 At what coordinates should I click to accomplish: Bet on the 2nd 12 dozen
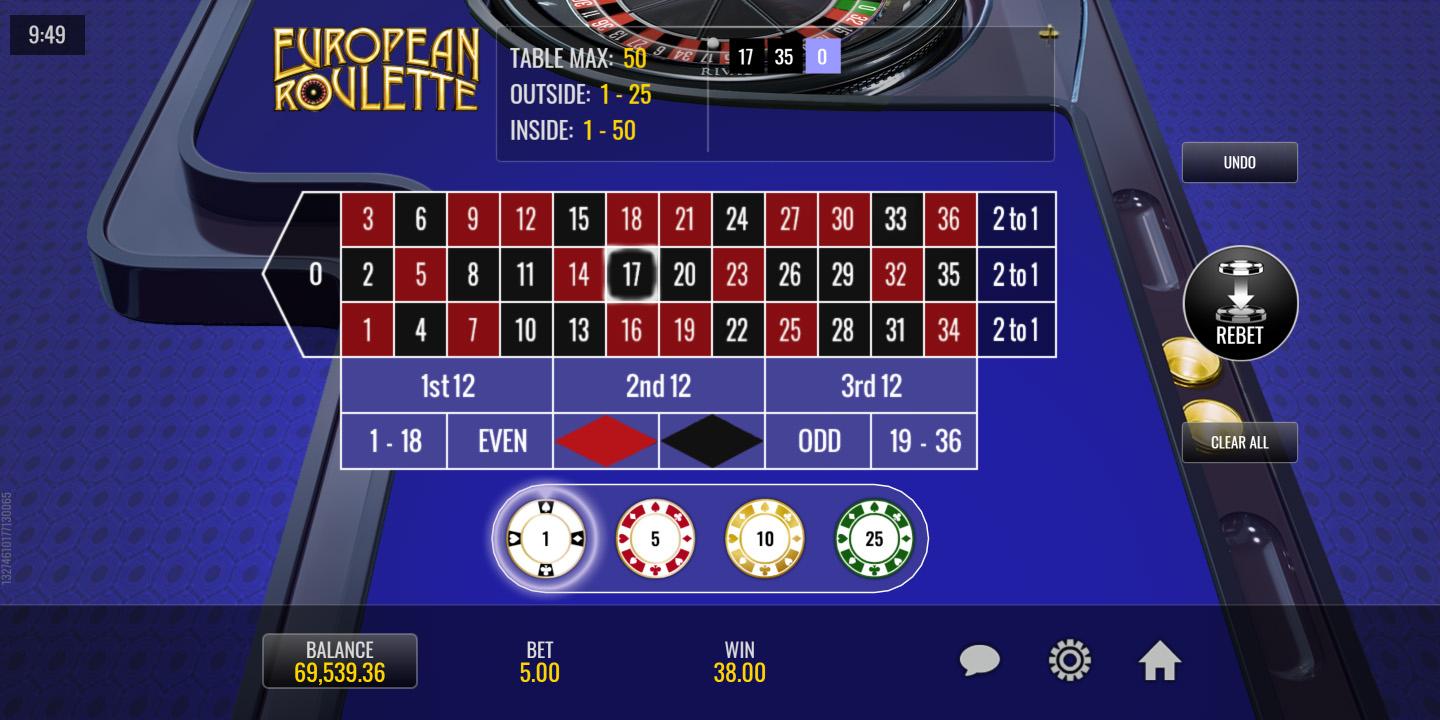(x=658, y=386)
